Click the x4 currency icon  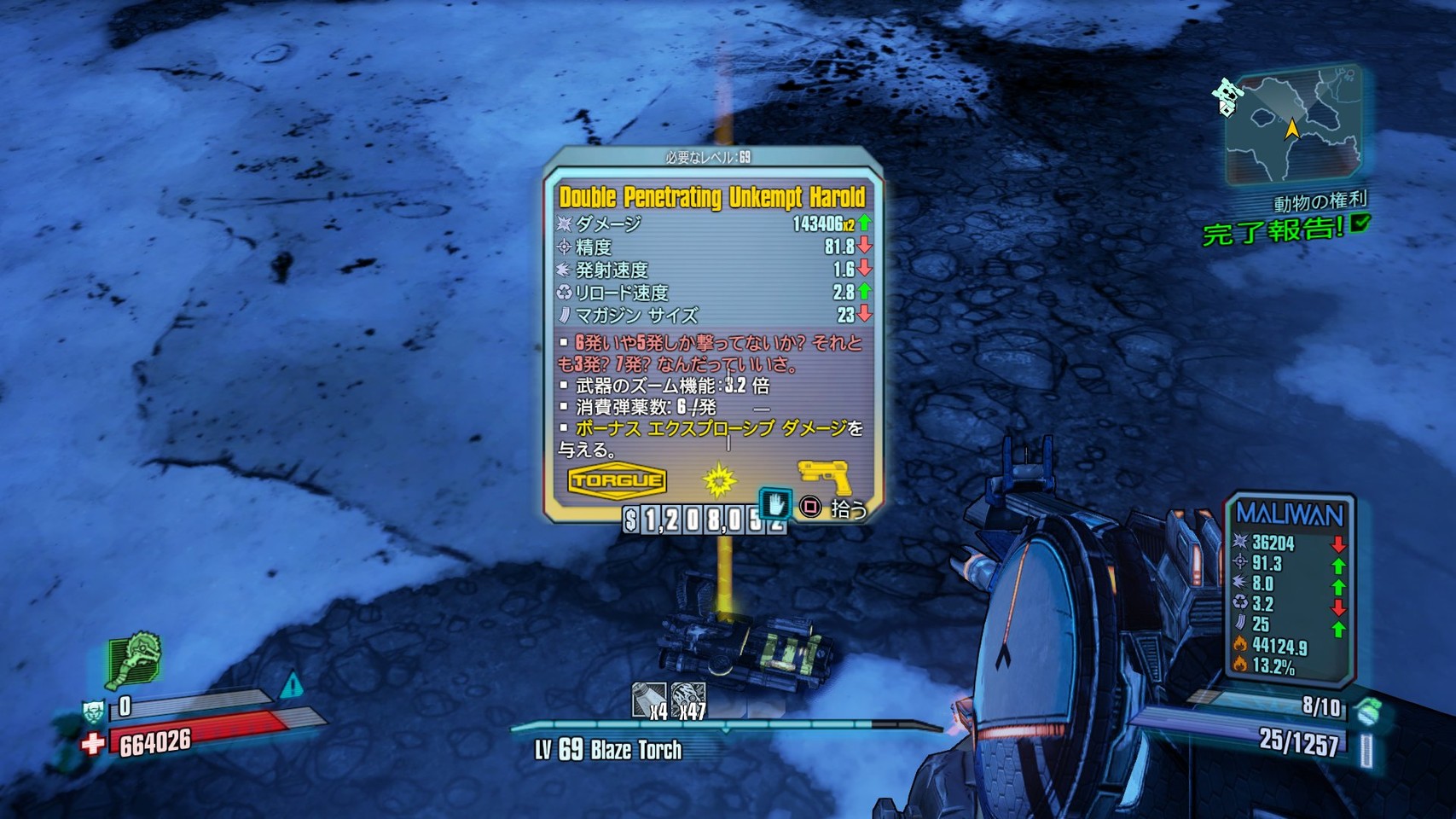click(x=648, y=700)
